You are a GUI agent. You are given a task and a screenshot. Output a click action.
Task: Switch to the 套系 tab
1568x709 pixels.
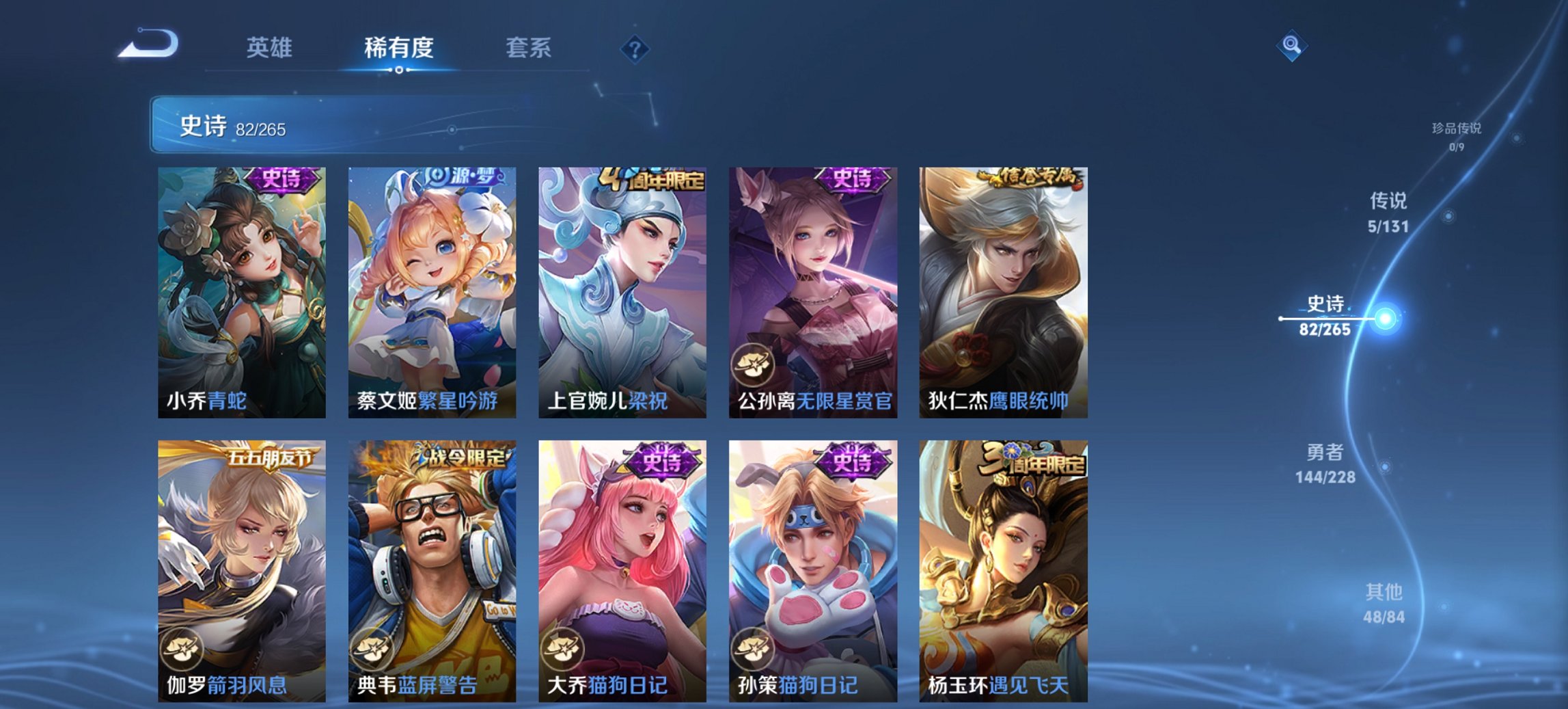(529, 48)
